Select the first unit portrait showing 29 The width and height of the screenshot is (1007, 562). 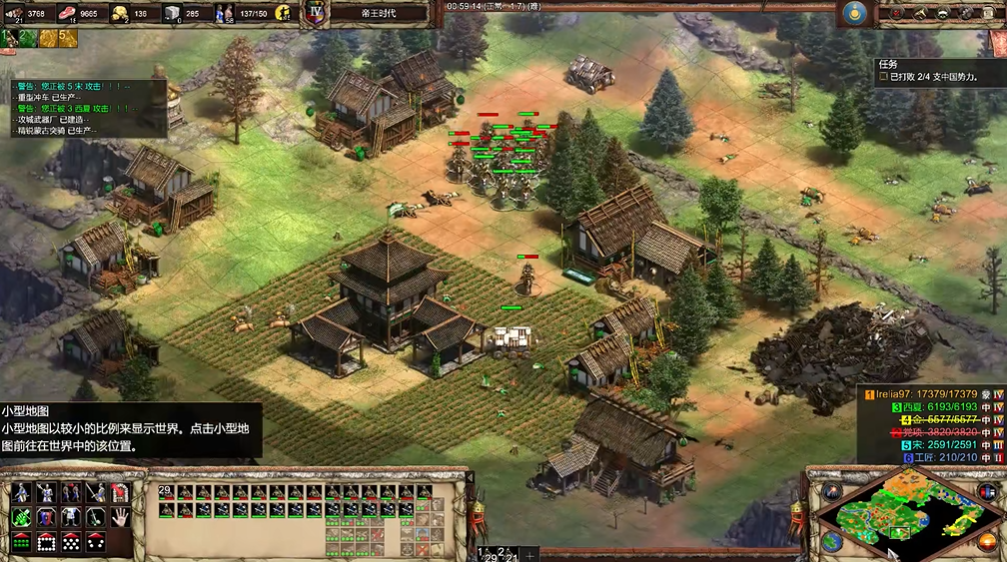point(167,492)
